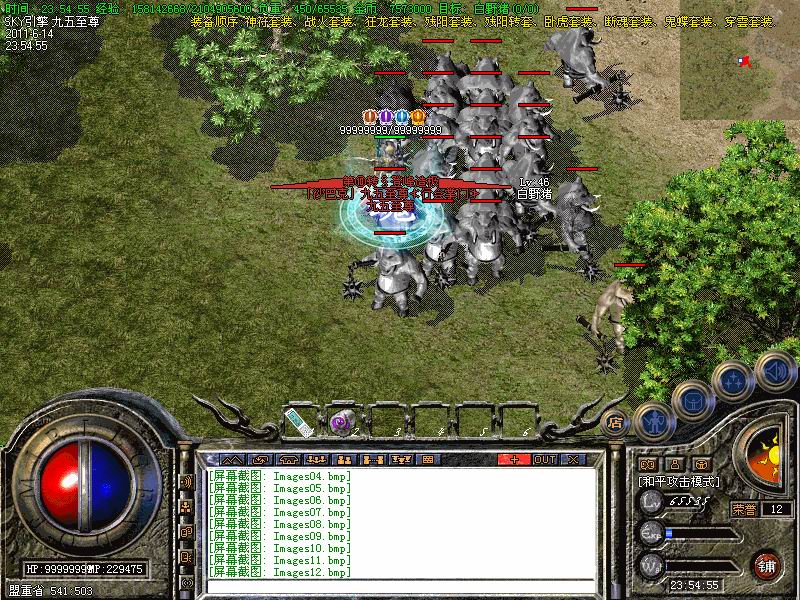
Task: Click the grid icon button on chat toolbar
Action: (x=428, y=459)
